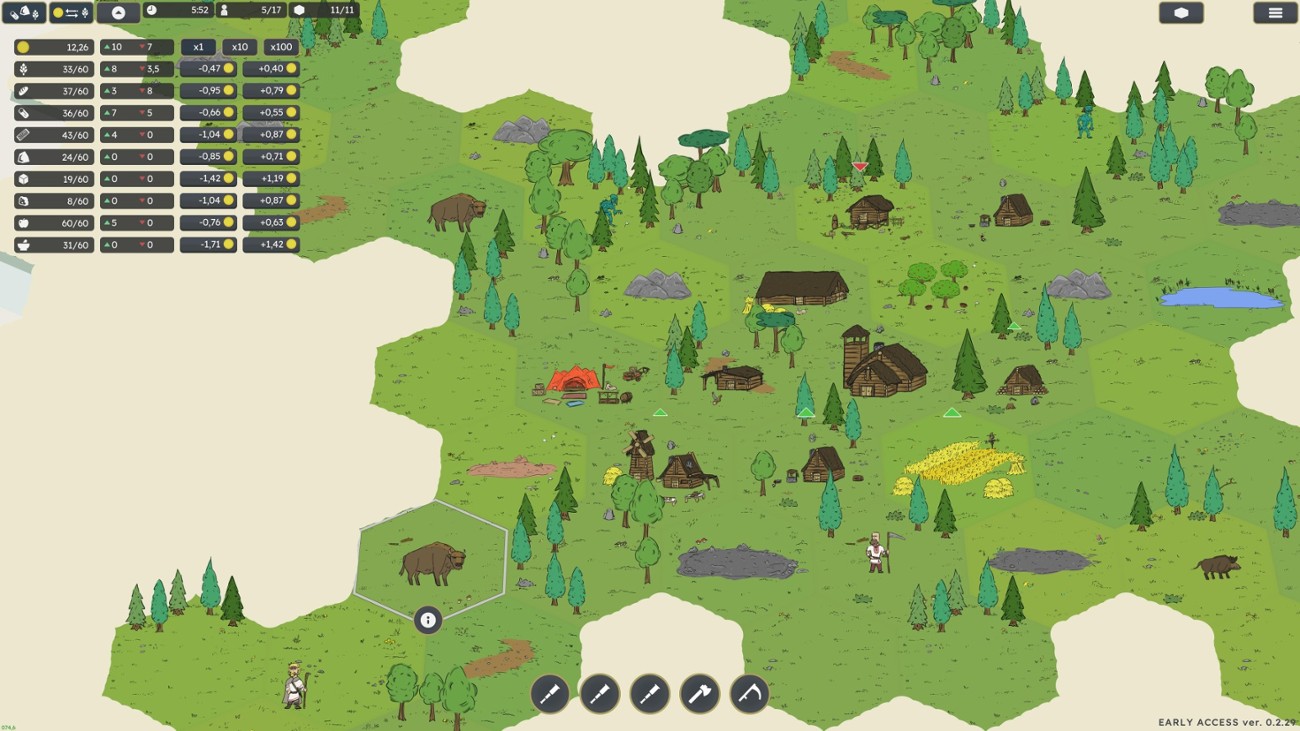
Task: Select the scythe tool at the bottom
Action: click(750, 695)
